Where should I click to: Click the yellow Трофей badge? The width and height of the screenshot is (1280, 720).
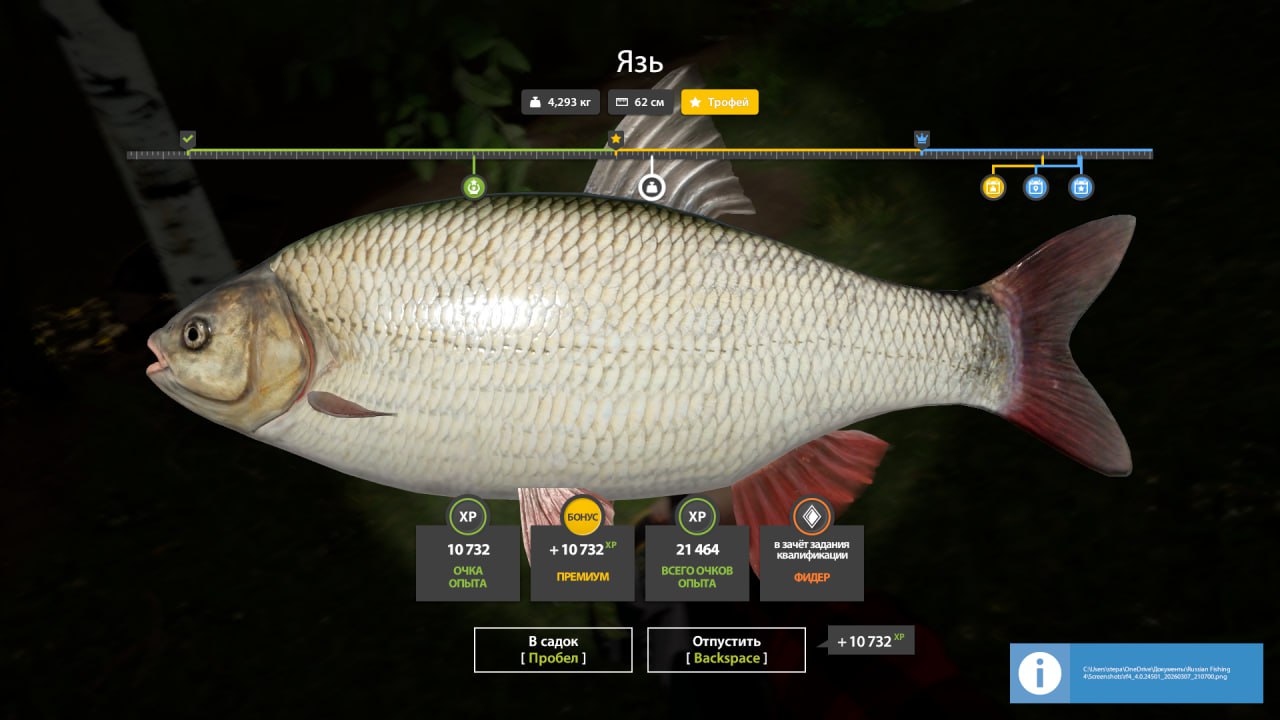point(720,102)
